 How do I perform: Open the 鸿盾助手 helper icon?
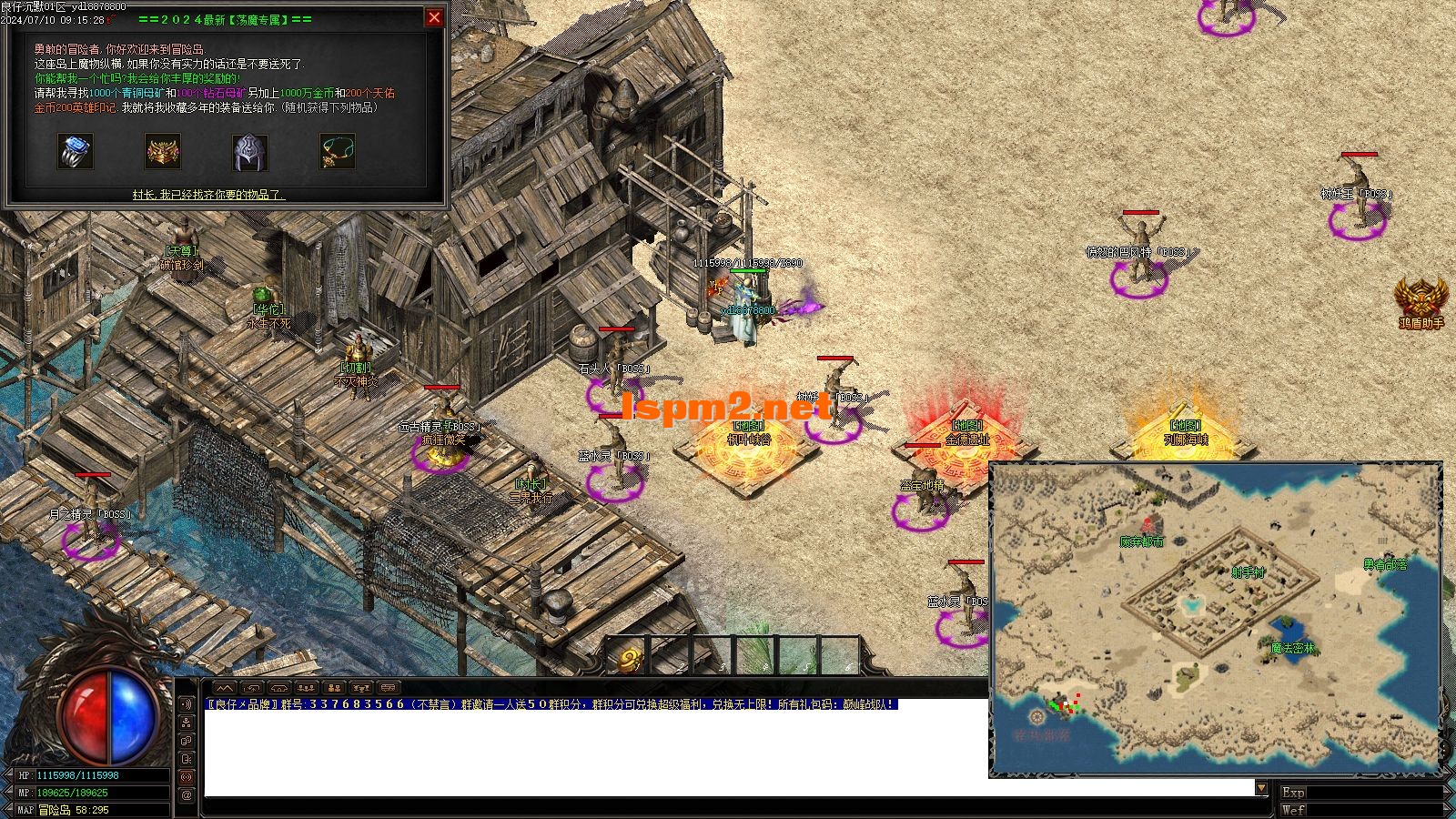pyautogui.click(x=1421, y=298)
